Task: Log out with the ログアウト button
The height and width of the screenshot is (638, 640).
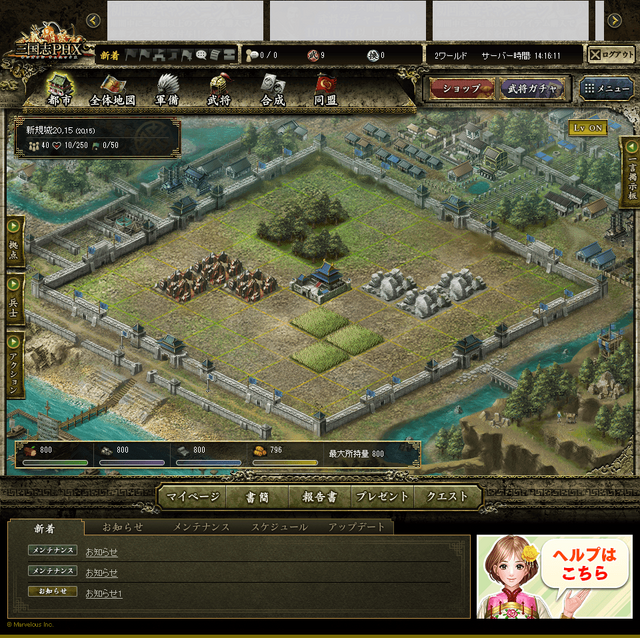Action: tap(610, 55)
